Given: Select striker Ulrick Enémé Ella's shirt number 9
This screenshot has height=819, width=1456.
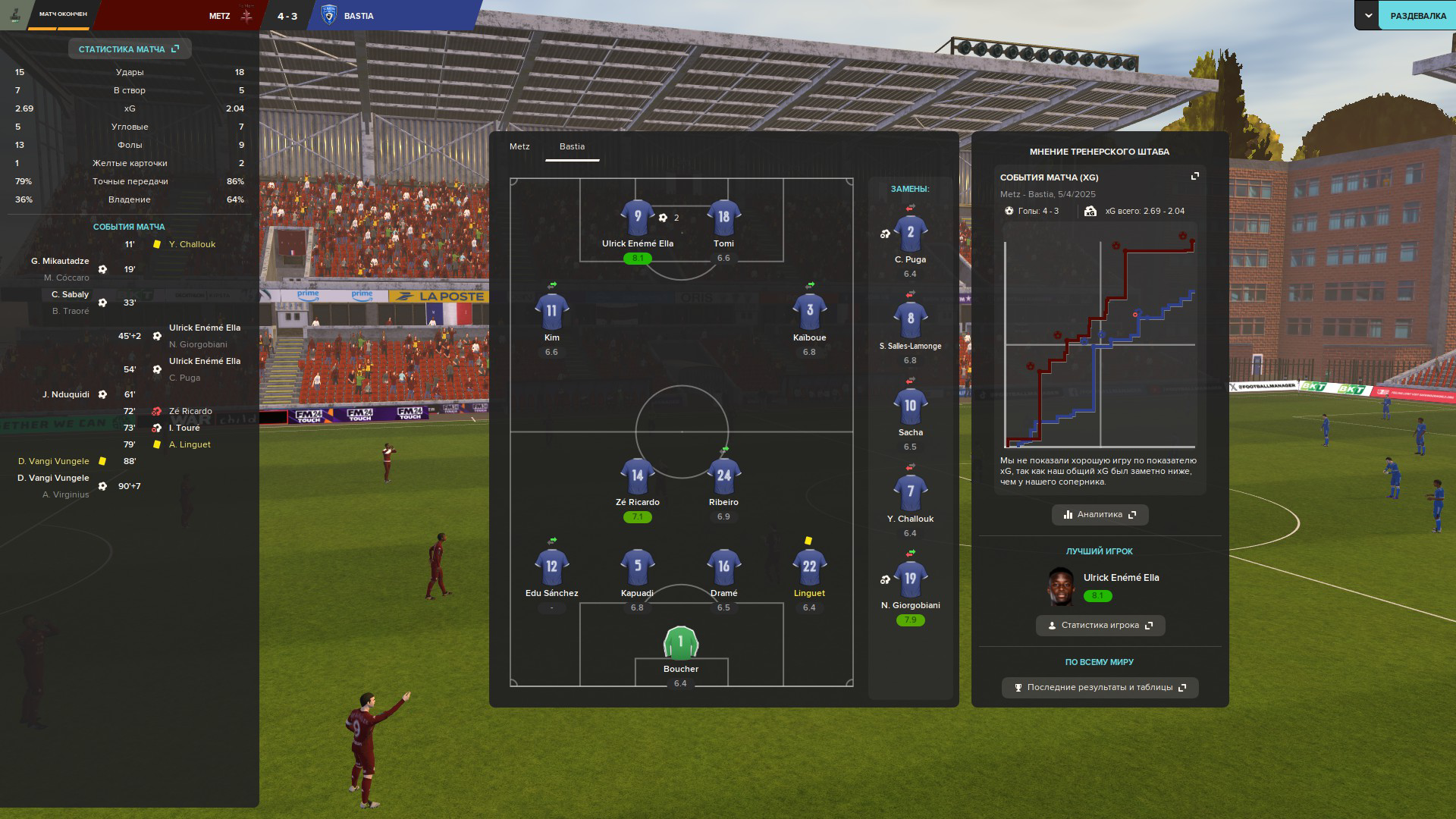Looking at the screenshot, I should 637,218.
